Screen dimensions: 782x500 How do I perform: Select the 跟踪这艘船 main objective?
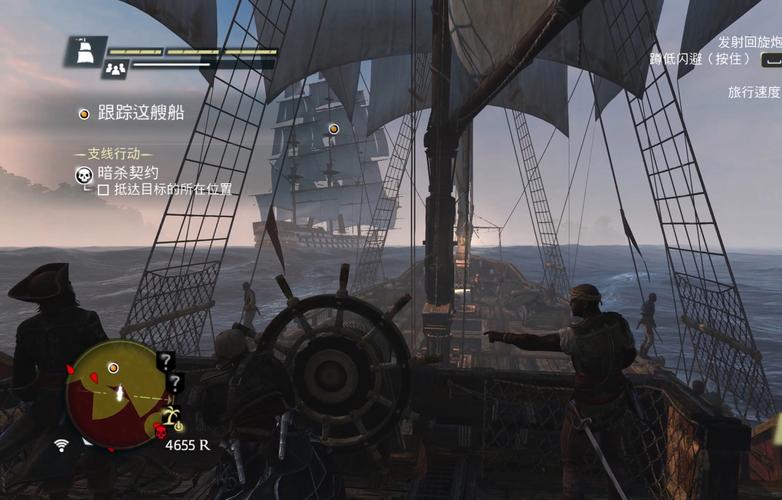click(140, 114)
